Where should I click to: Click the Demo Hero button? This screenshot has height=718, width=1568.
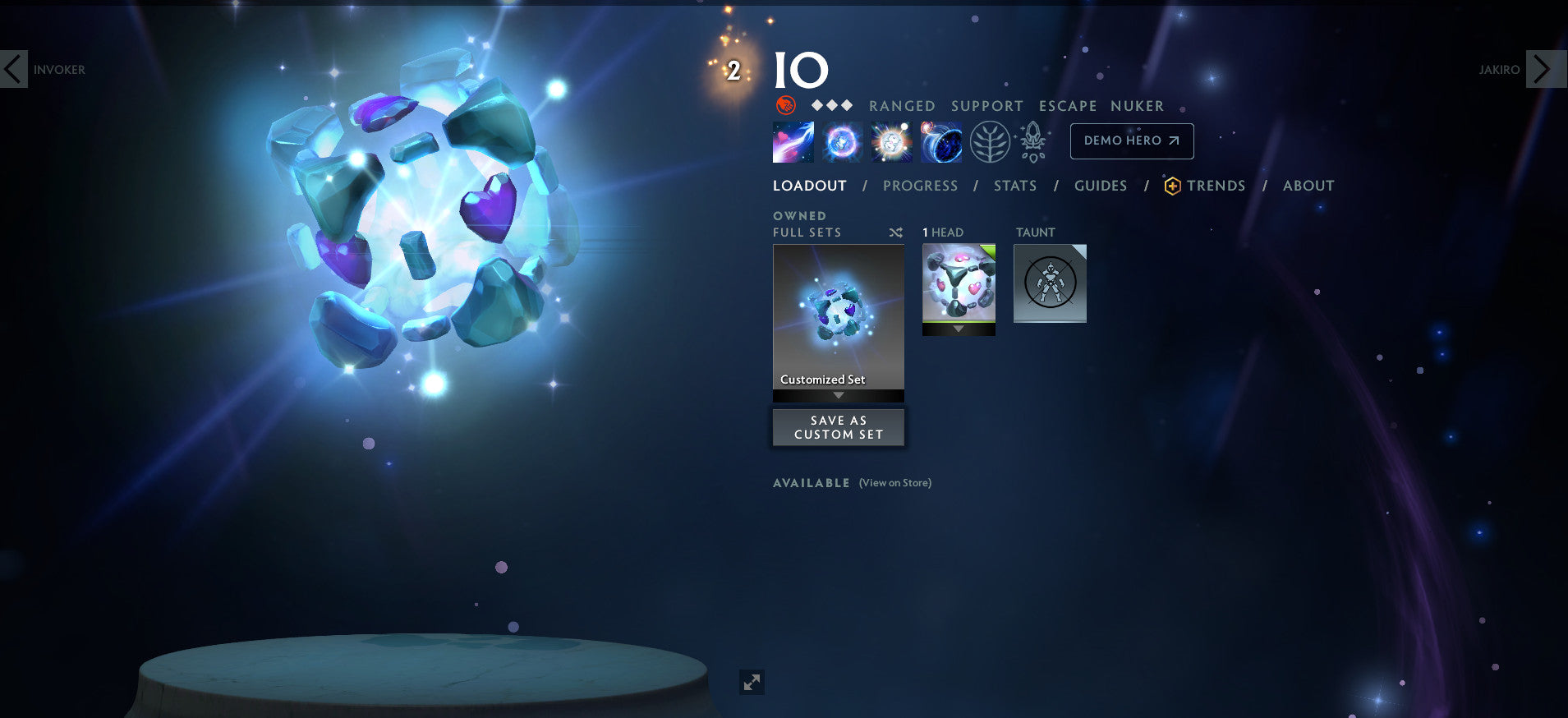tap(1131, 140)
